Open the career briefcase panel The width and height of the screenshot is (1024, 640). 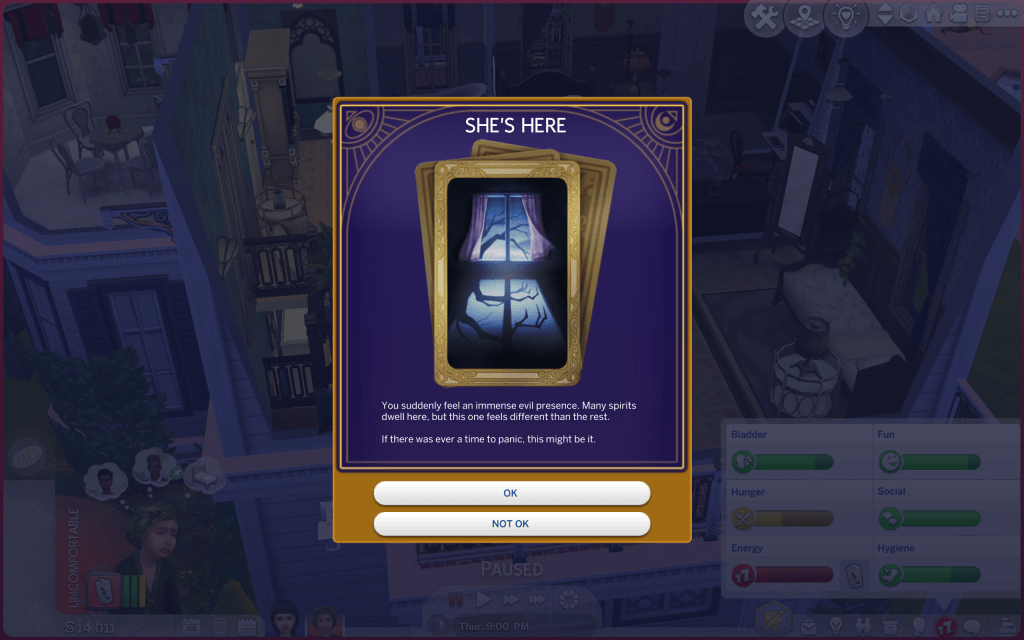pyautogui.click(x=807, y=628)
